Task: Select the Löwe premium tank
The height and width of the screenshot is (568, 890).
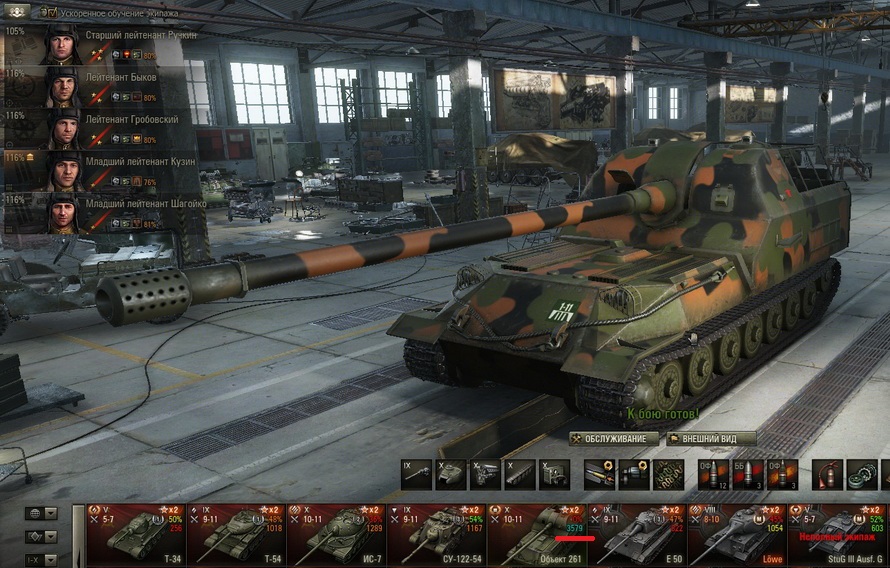Action: pos(737,534)
